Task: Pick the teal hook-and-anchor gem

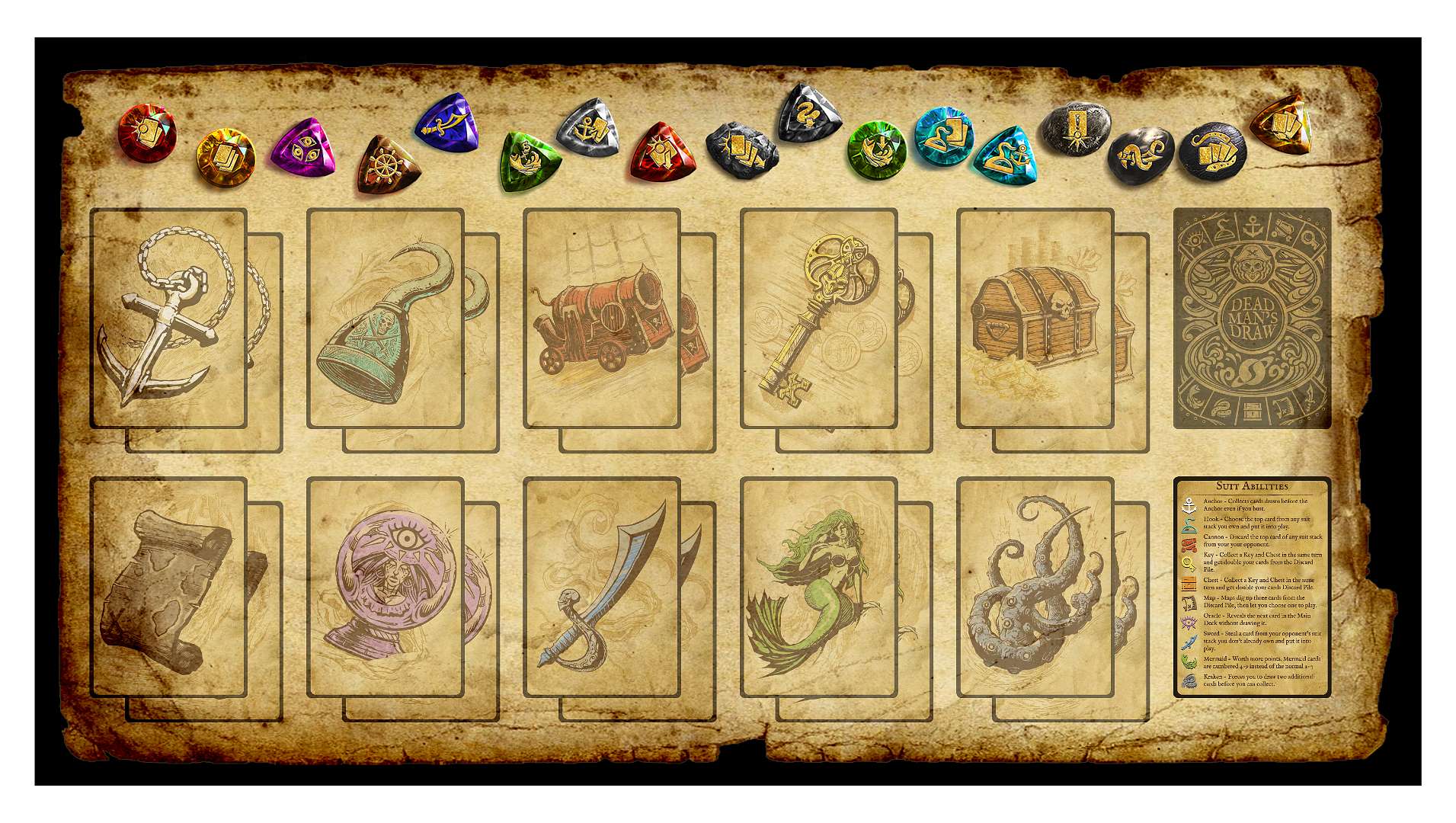Action: [1005, 156]
